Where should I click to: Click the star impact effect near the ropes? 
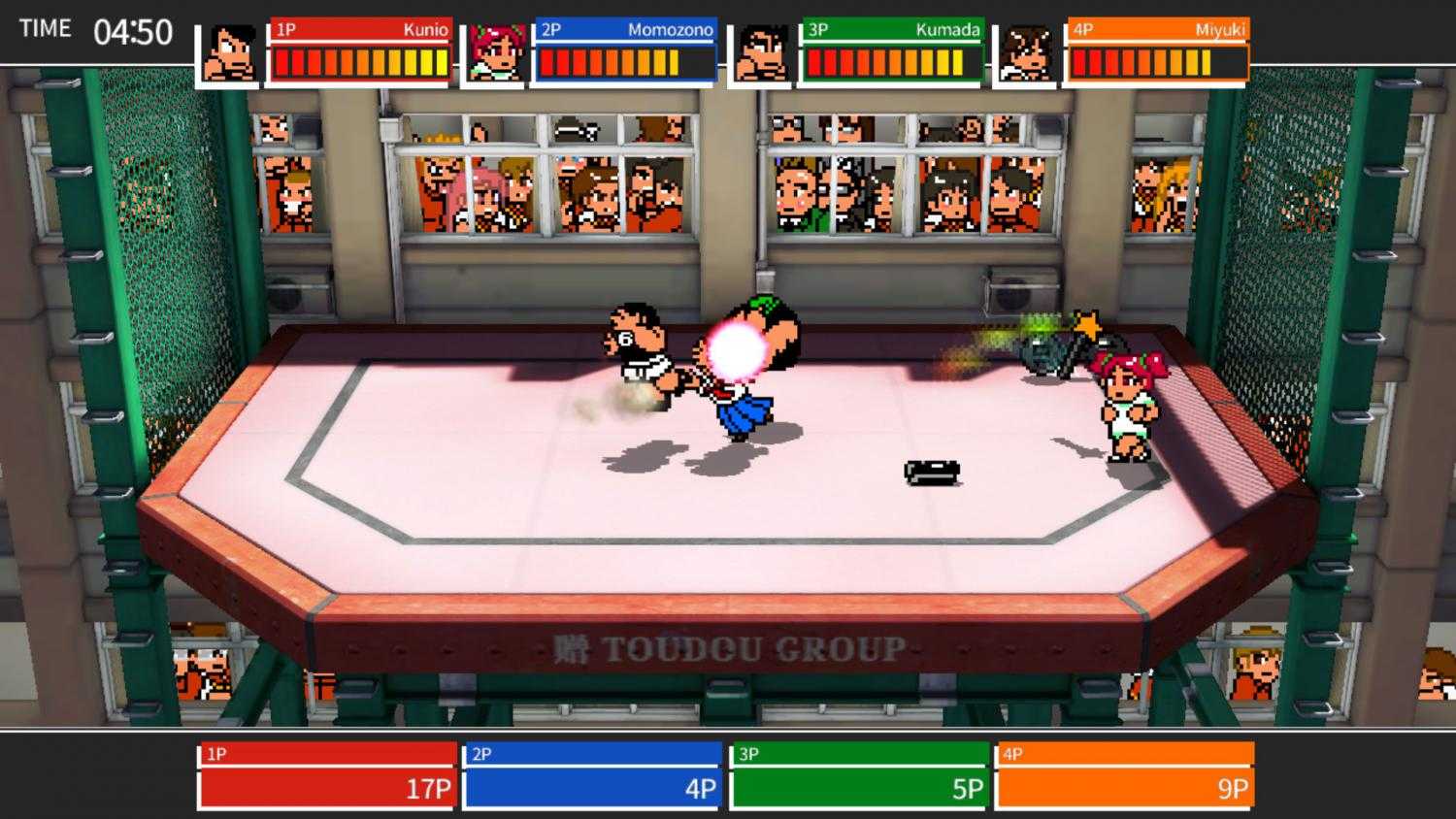[1087, 325]
